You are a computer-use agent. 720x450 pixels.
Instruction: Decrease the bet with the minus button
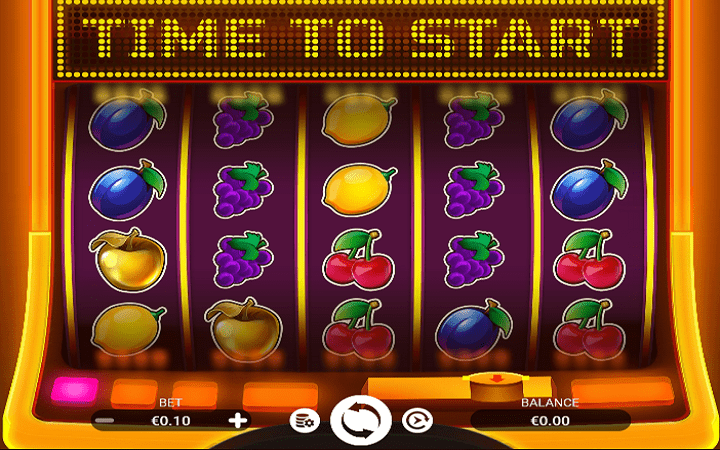pos(104,421)
